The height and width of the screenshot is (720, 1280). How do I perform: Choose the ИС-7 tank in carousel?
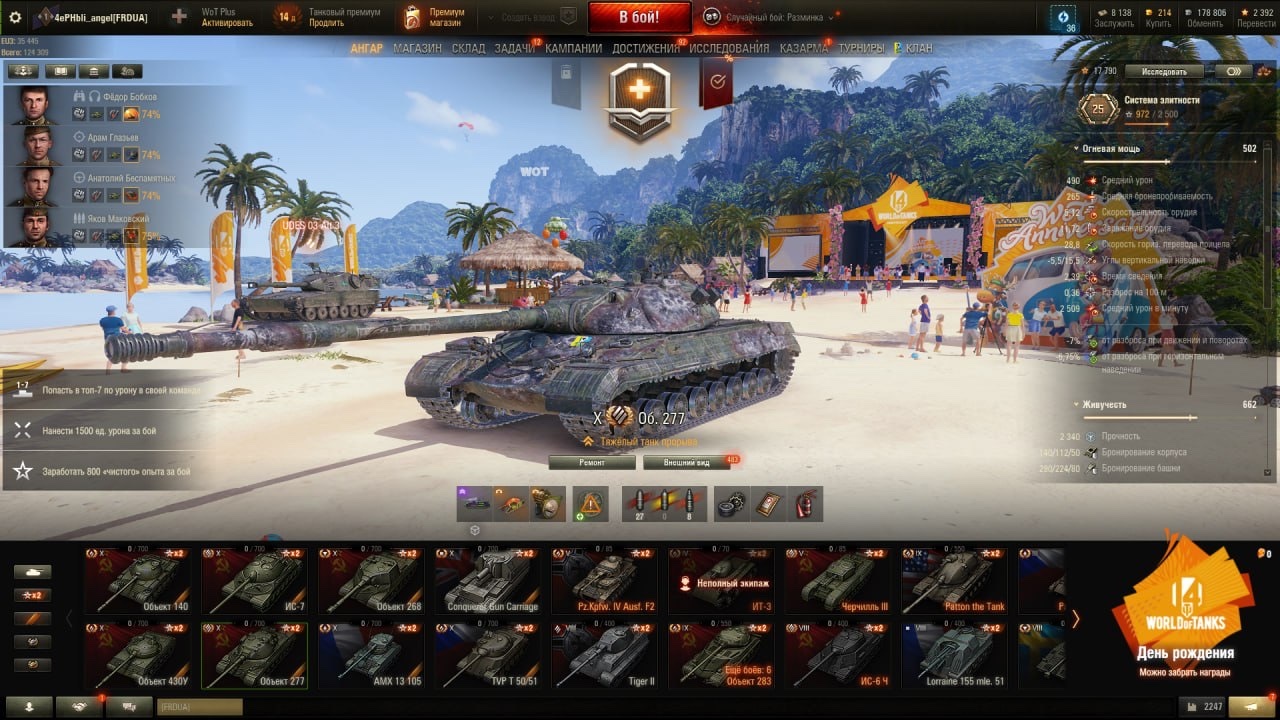coord(253,580)
